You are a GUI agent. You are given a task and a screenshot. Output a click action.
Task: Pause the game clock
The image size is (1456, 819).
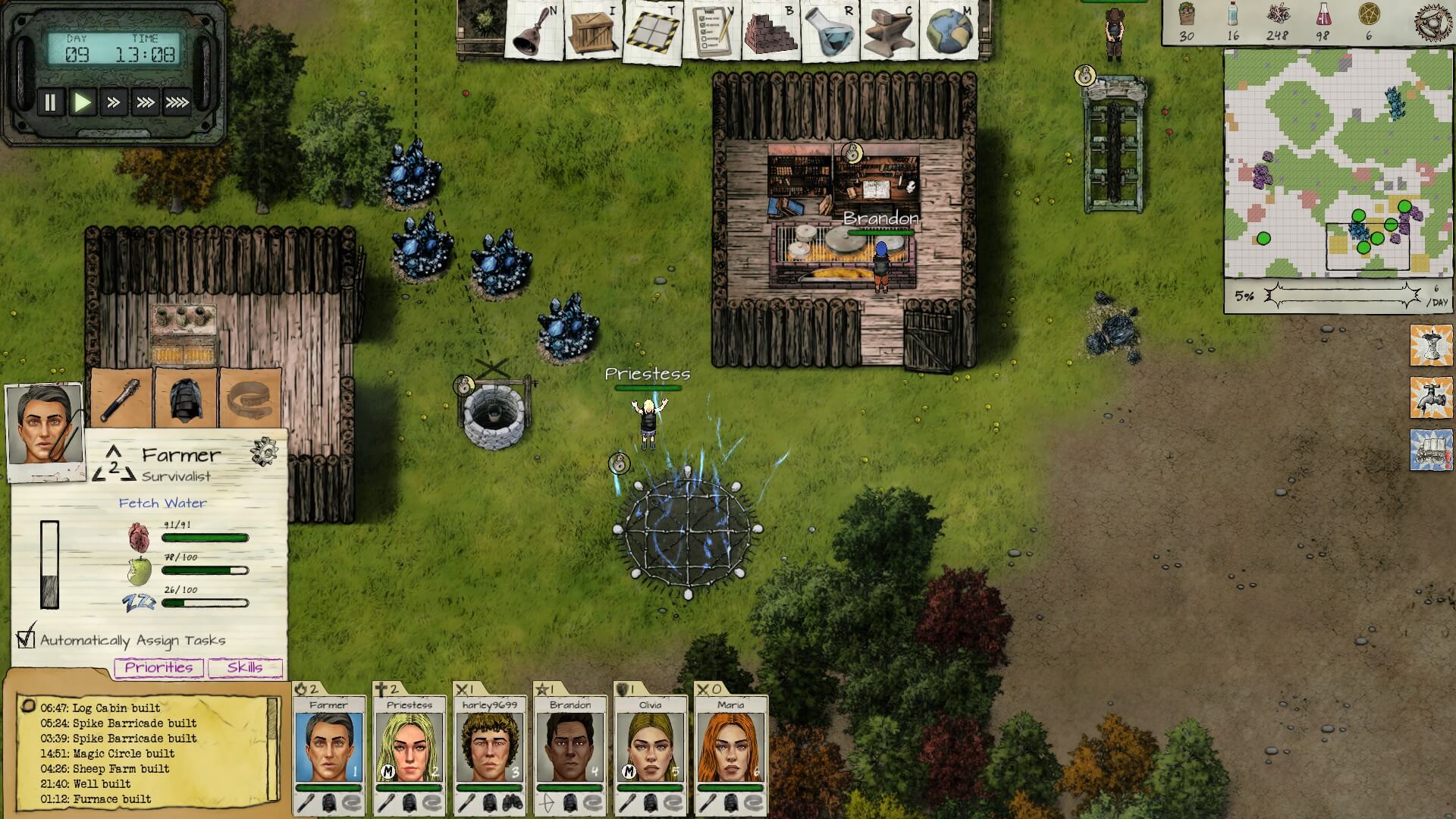click(50, 102)
